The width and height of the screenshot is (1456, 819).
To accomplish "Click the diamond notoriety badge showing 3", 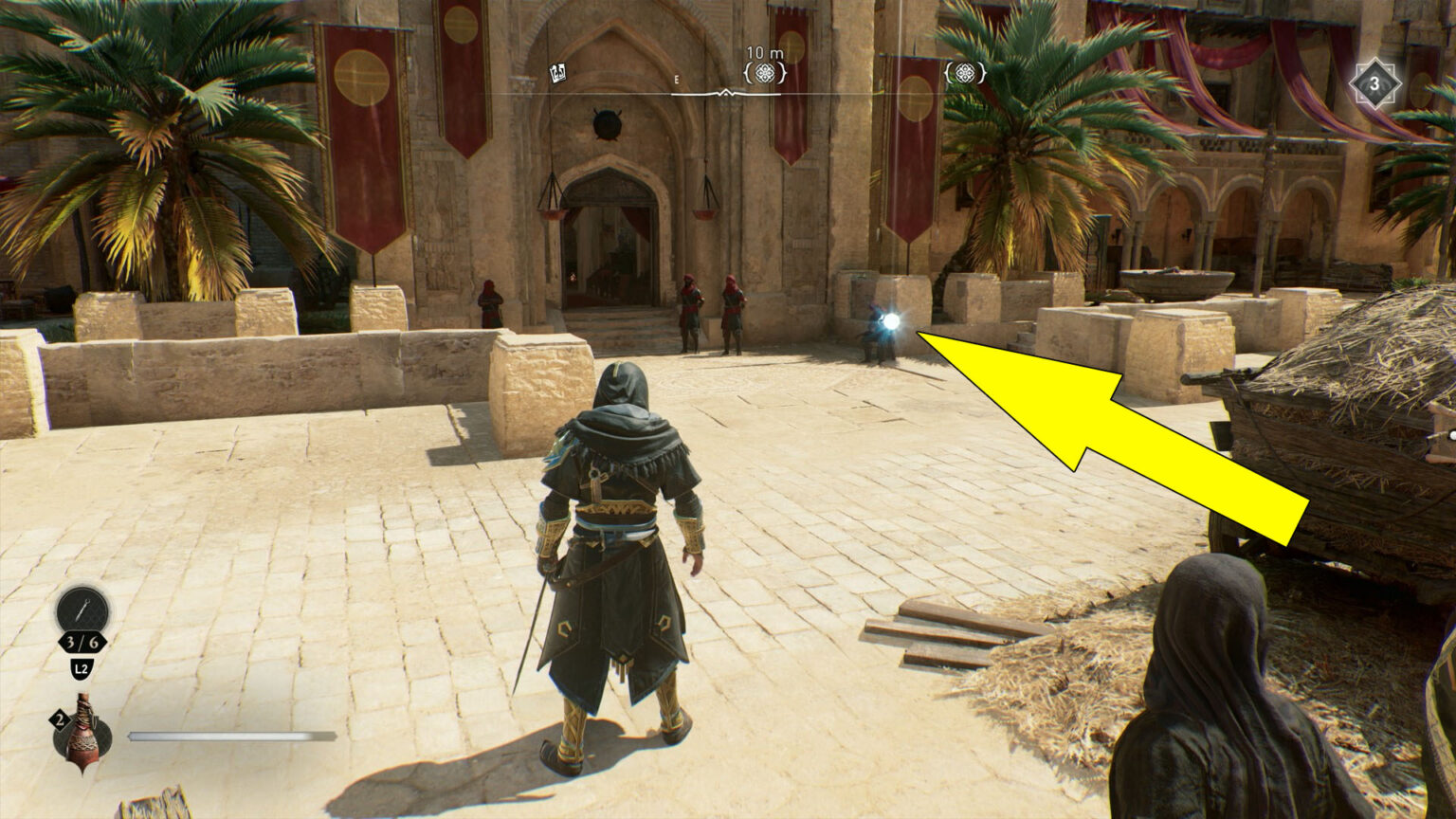I will click(1374, 84).
